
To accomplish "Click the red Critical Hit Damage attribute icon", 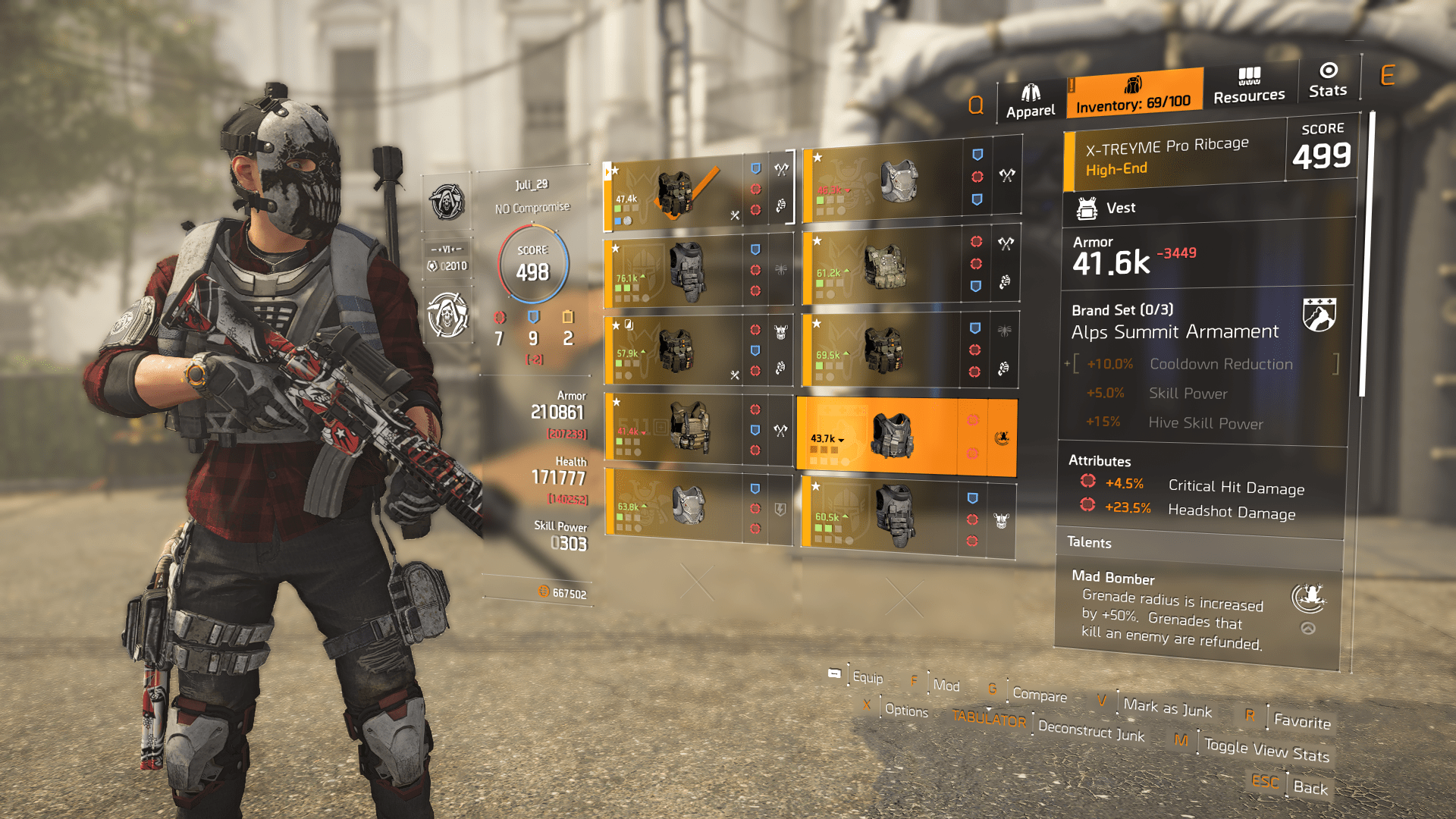I will click(x=1088, y=481).
